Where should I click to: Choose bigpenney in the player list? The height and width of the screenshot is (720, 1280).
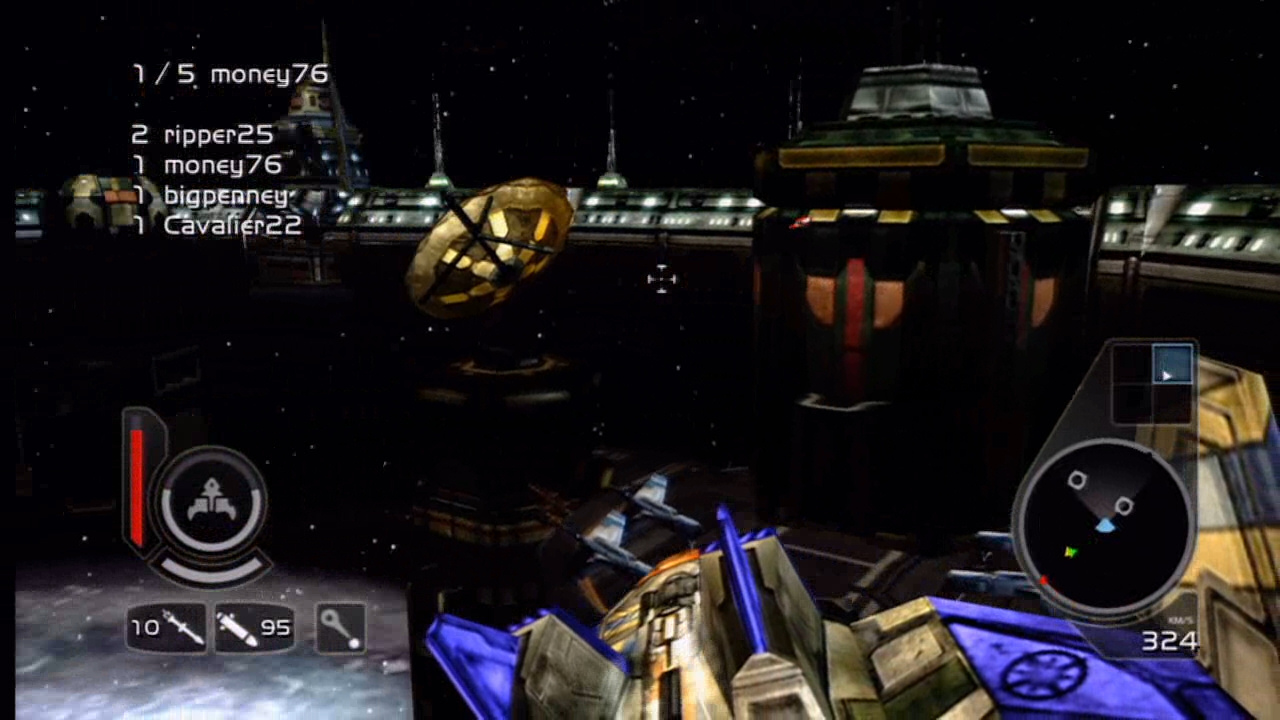[x=226, y=195]
